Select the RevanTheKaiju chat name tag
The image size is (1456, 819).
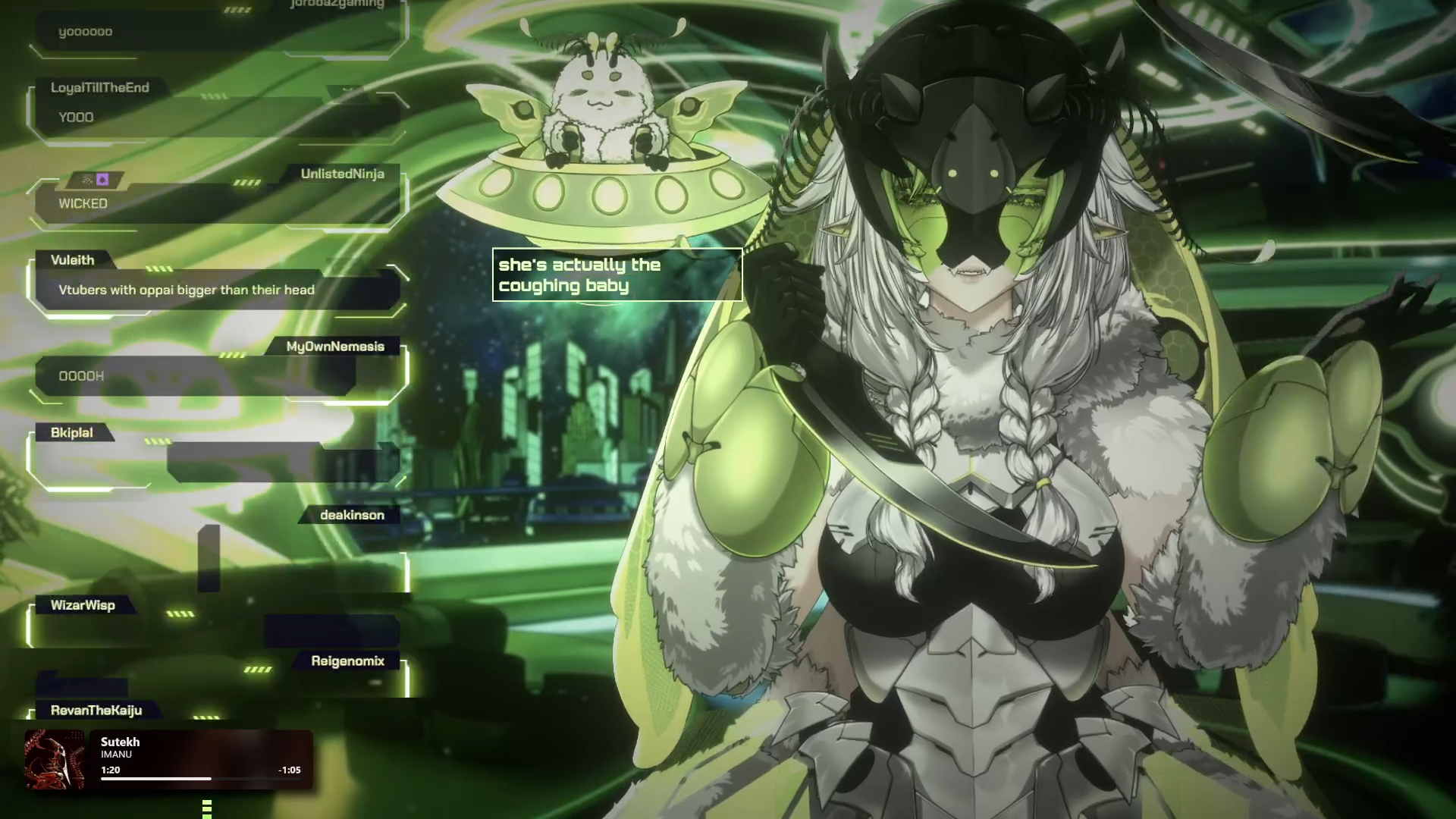coord(96,711)
